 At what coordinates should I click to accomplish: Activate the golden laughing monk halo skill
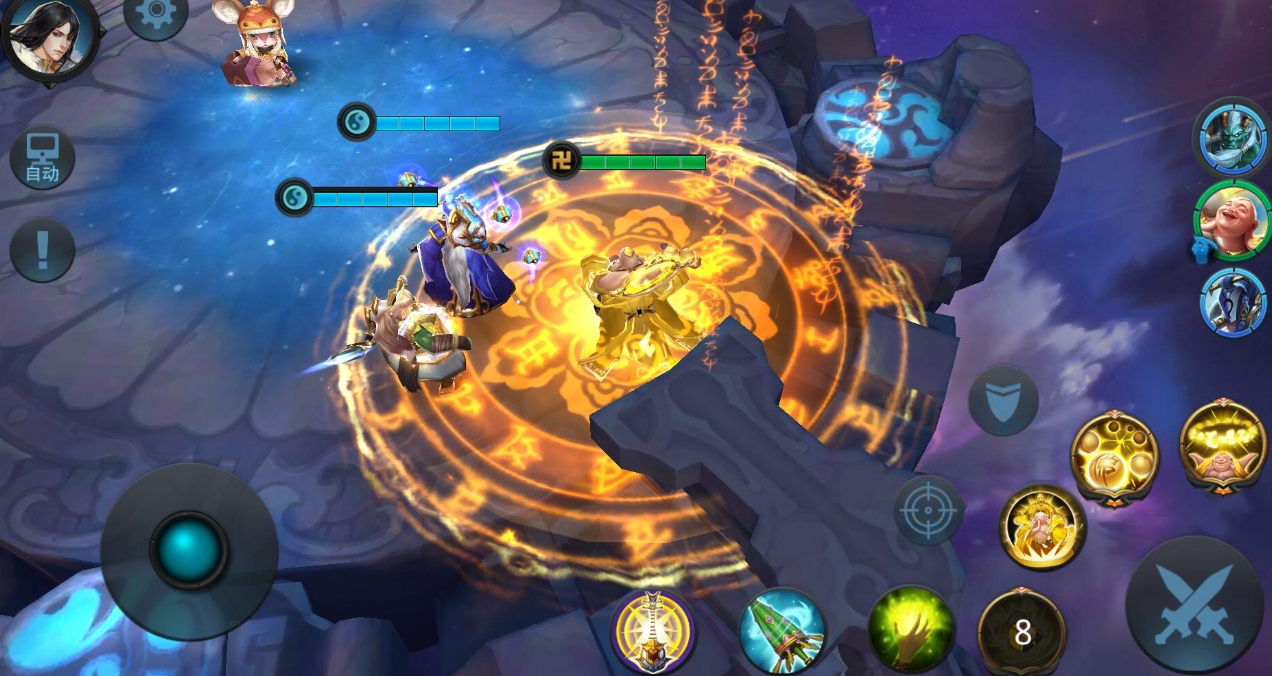pyautogui.click(x=1223, y=445)
